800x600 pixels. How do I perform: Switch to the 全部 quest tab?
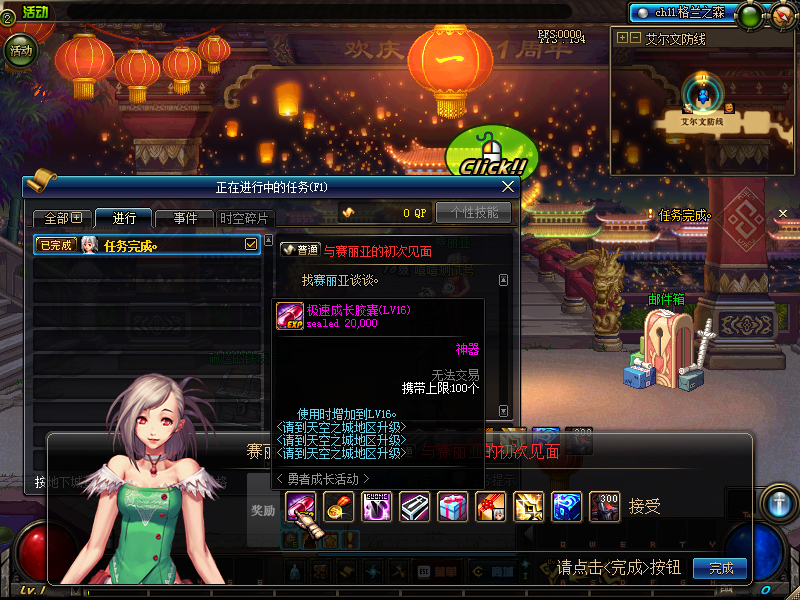click(62, 218)
